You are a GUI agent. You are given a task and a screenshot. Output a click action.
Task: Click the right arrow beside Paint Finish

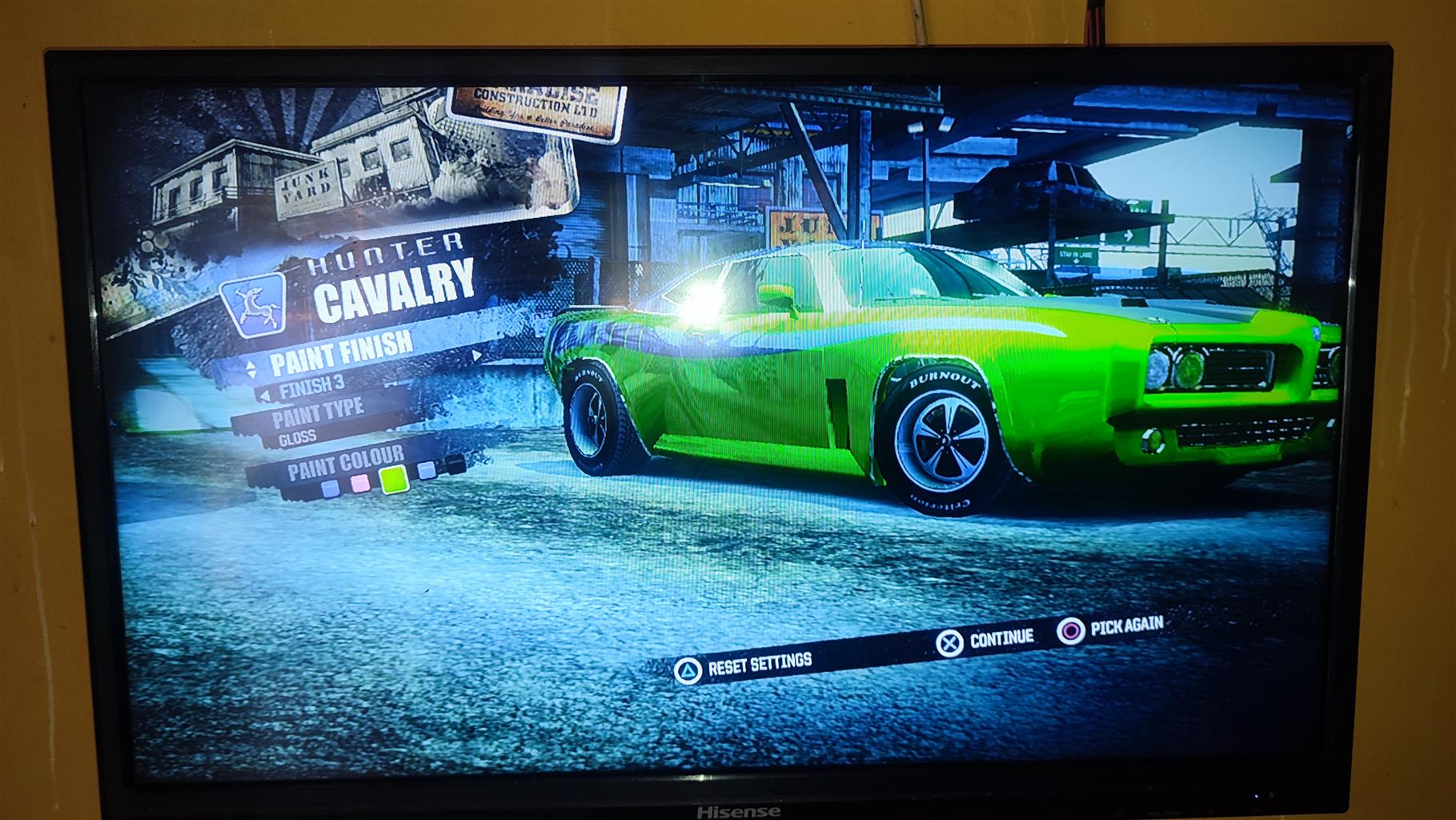(x=477, y=354)
